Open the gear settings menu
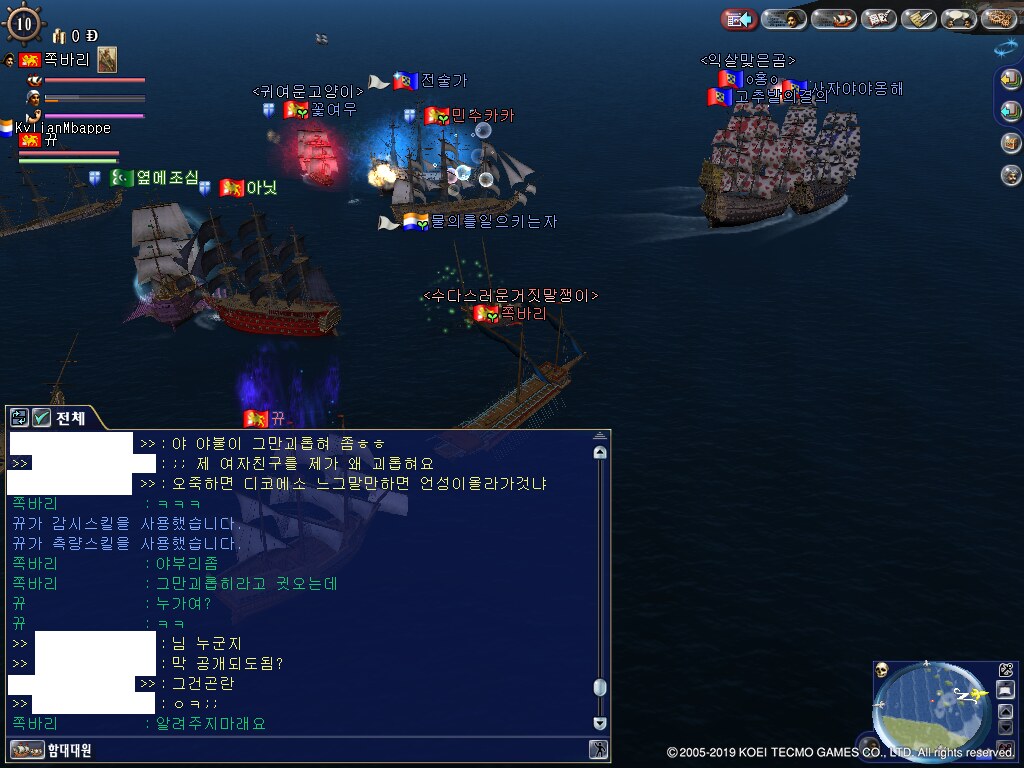1024x768 pixels. 998,19
